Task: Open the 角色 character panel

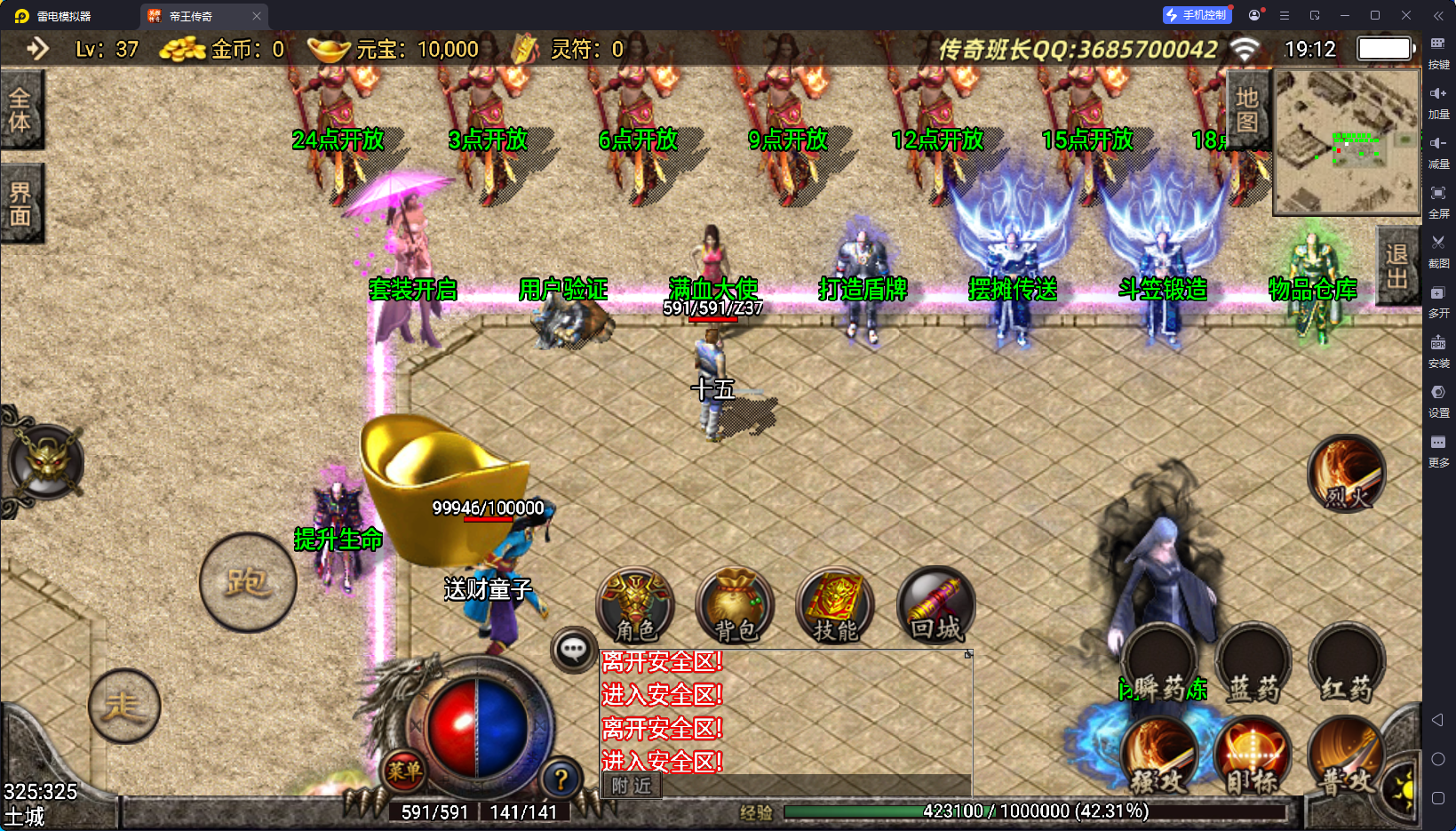Action: (635, 606)
